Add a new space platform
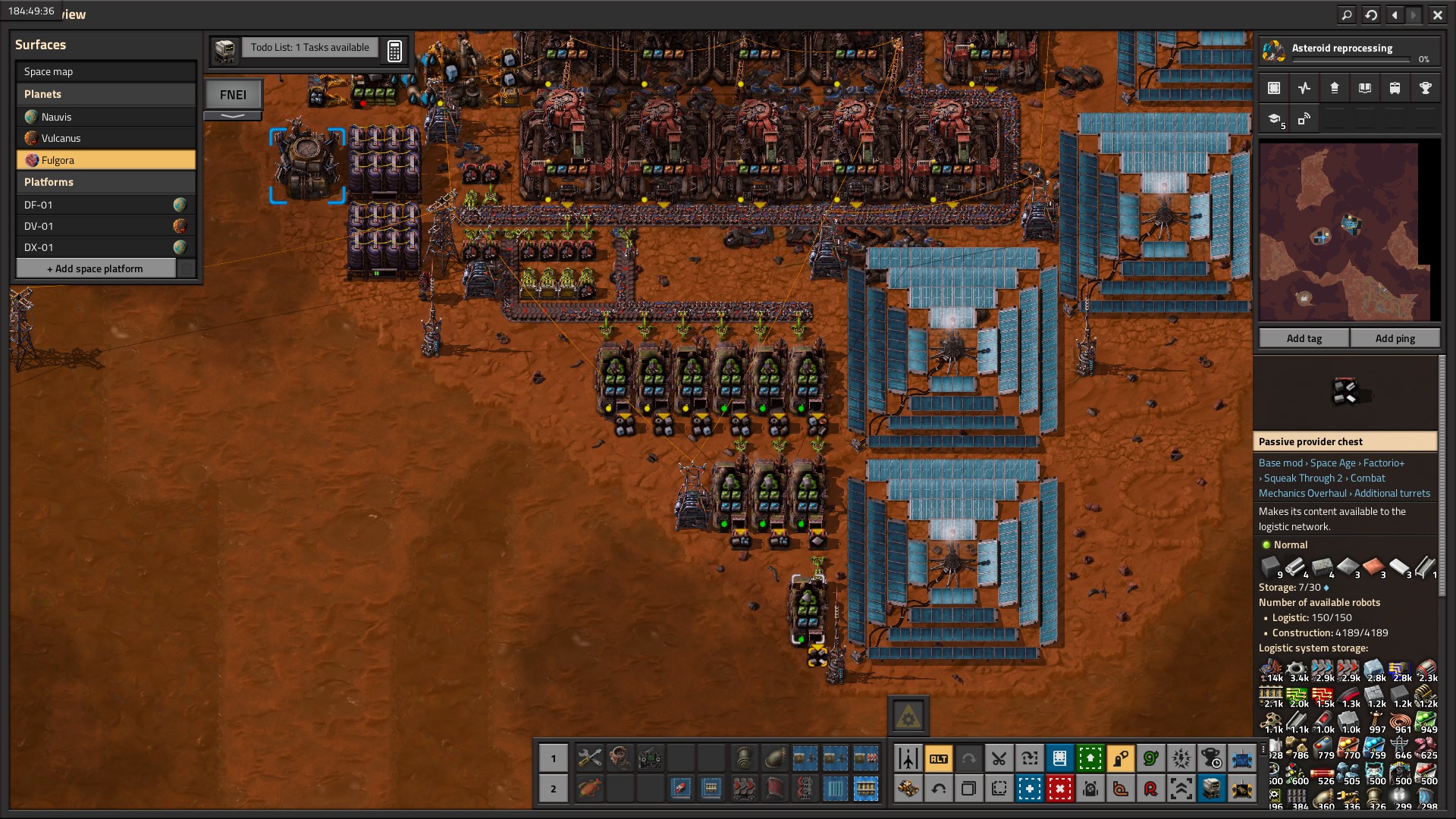The image size is (1456, 819). (96, 268)
